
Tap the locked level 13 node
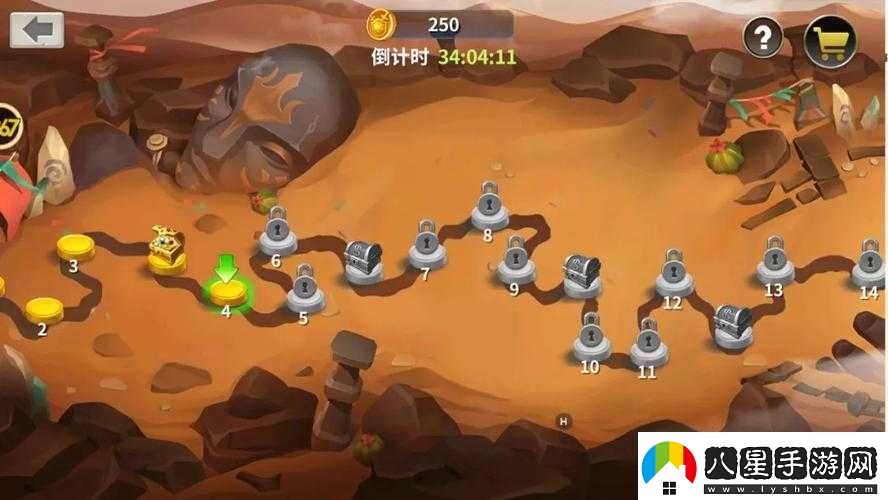tap(774, 264)
